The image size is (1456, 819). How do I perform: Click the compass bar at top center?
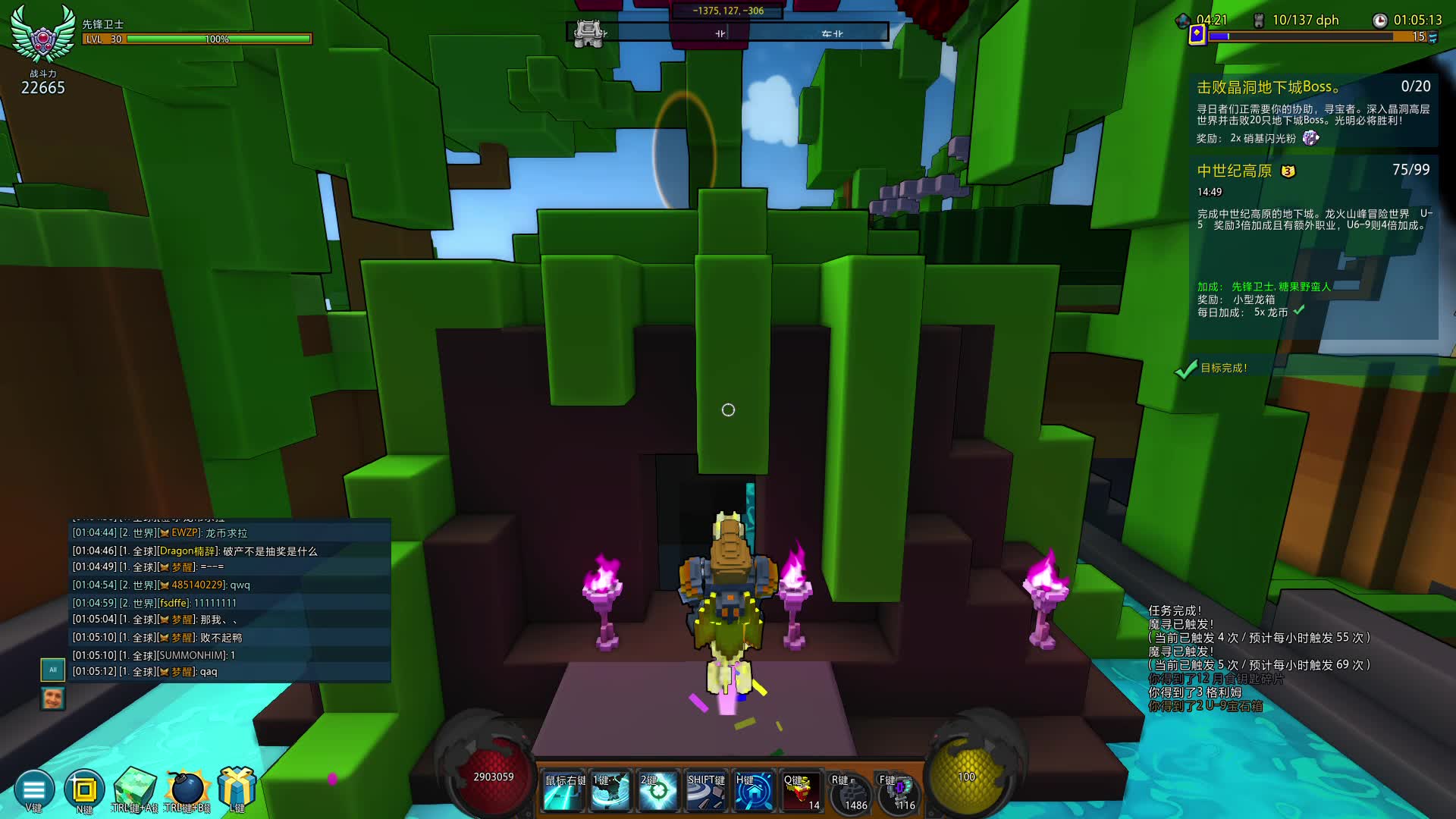728,33
